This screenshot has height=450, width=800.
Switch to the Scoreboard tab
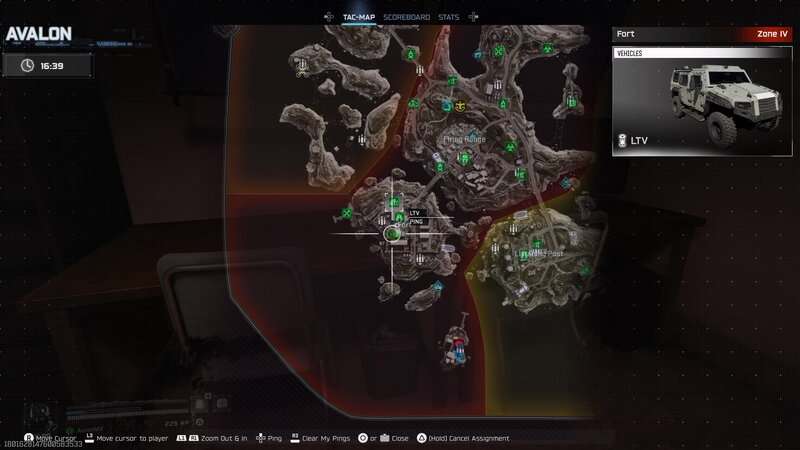(x=406, y=17)
